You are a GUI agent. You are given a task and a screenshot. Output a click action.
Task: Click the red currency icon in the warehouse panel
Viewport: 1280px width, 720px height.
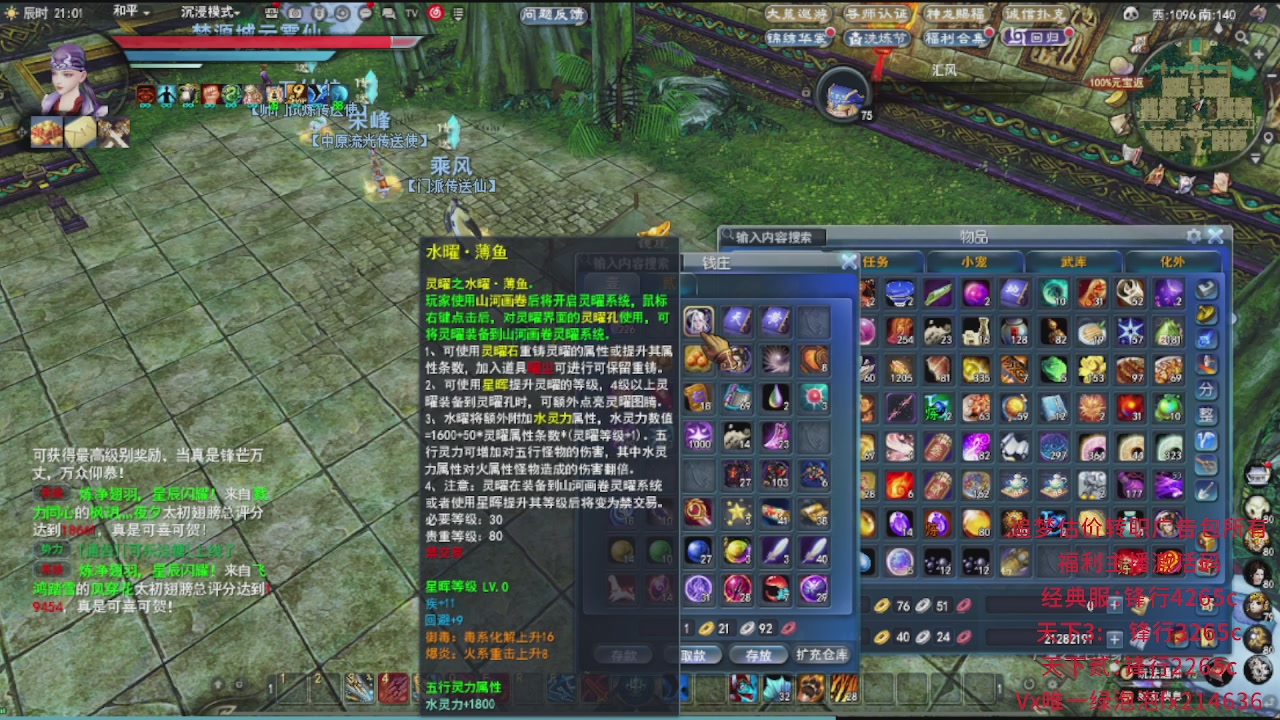(x=965, y=604)
